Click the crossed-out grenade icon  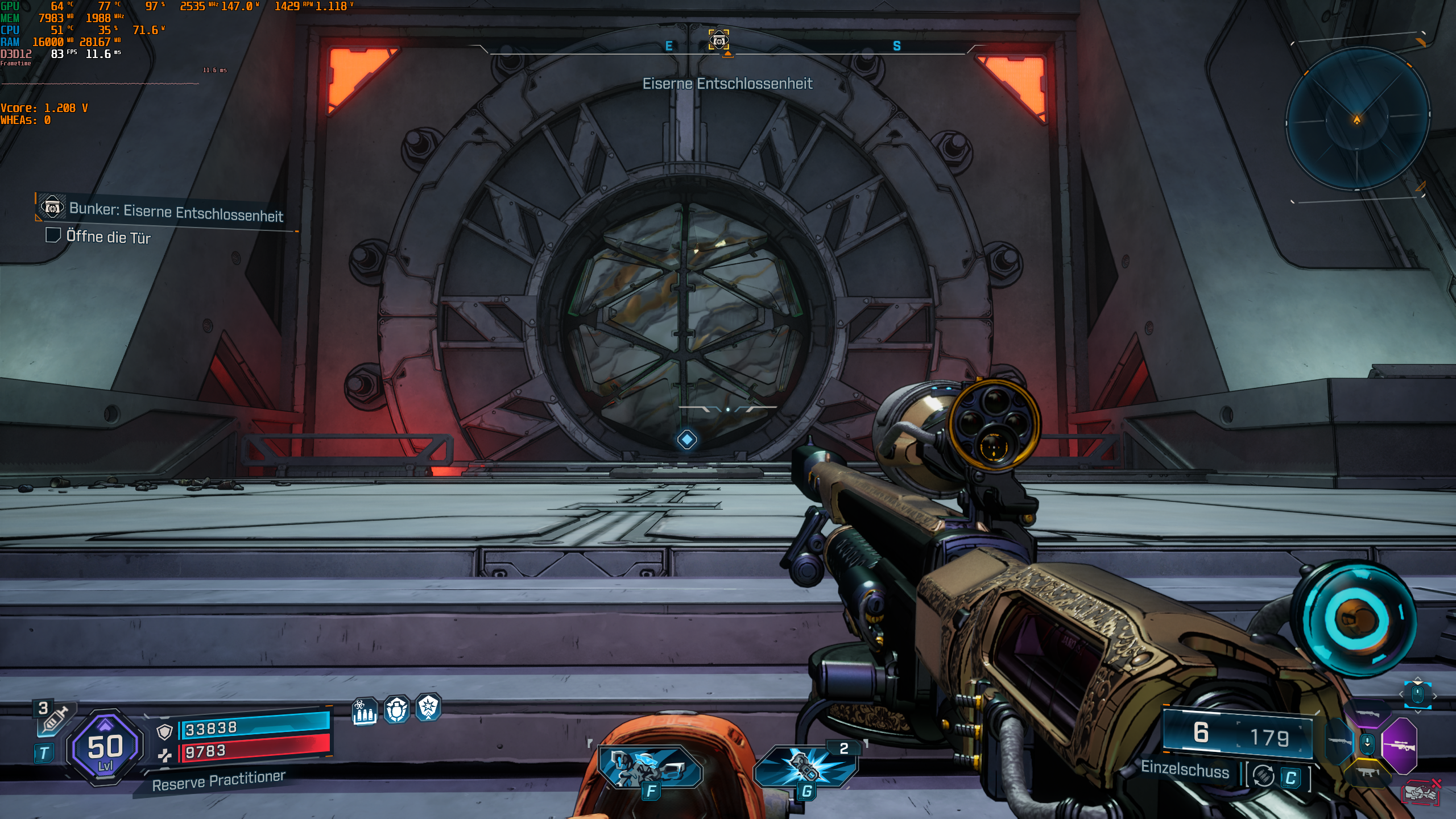[1420, 792]
